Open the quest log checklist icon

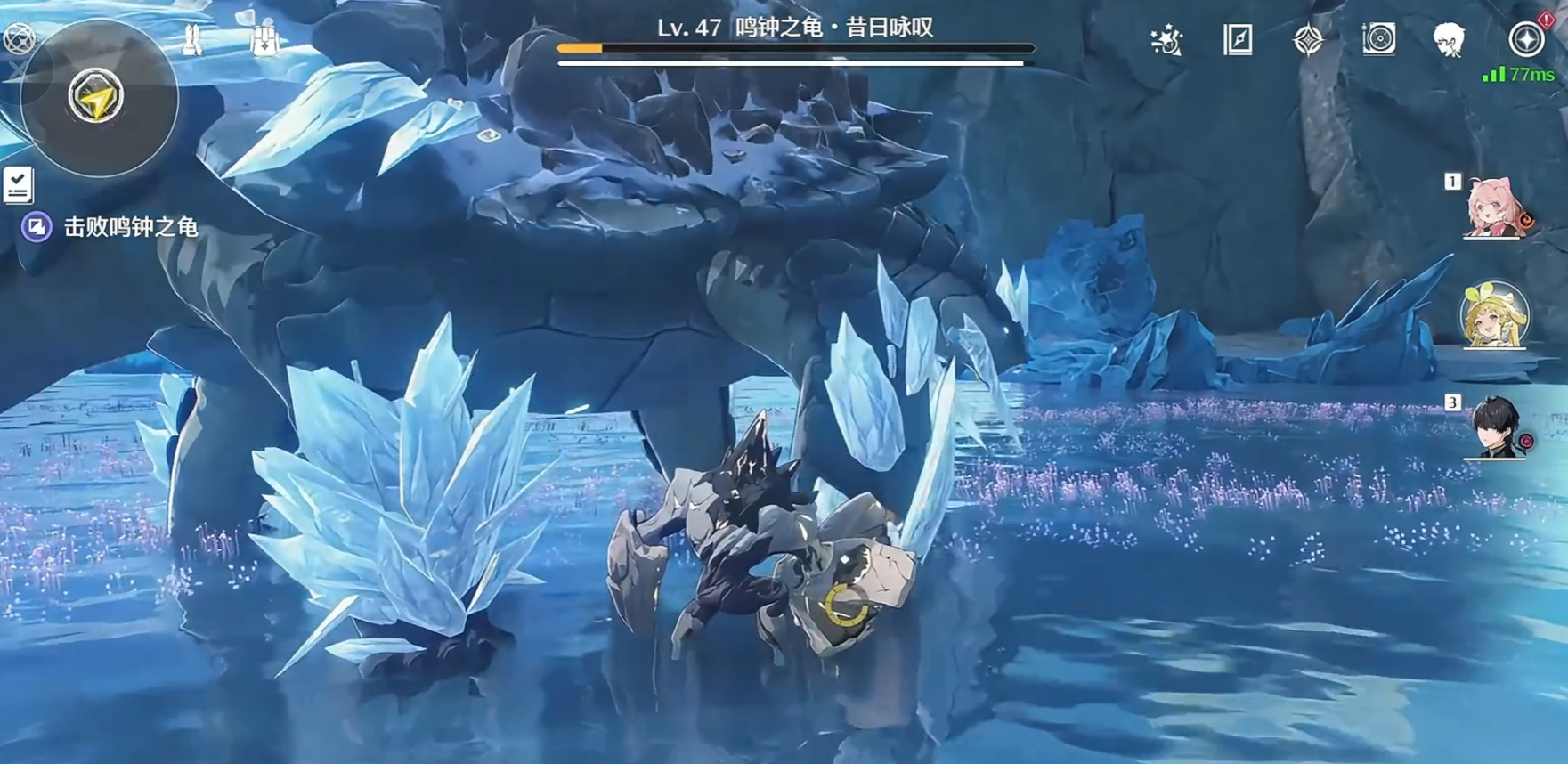pos(18,185)
